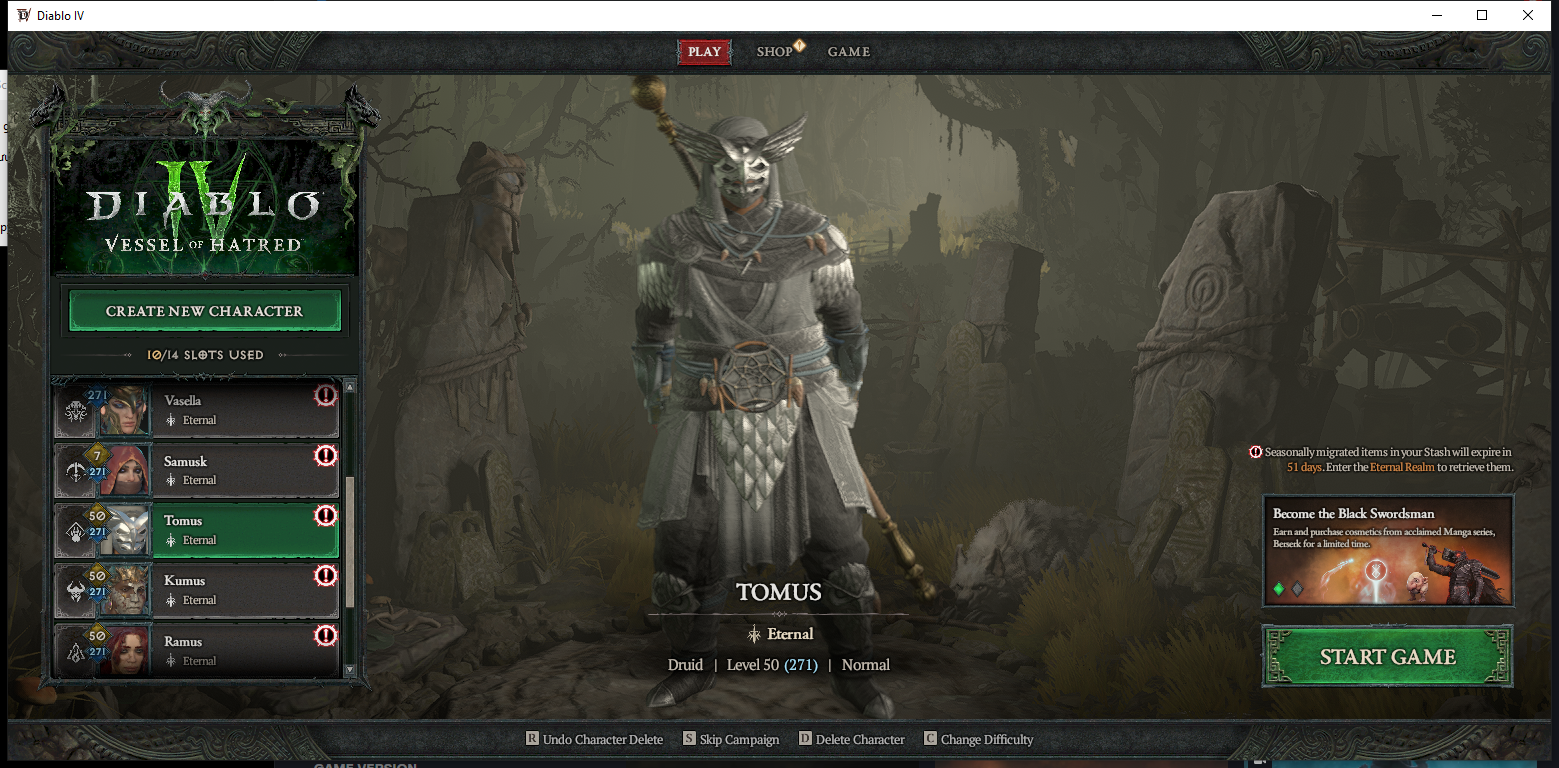Close the Diablo IV window

click(1527, 15)
